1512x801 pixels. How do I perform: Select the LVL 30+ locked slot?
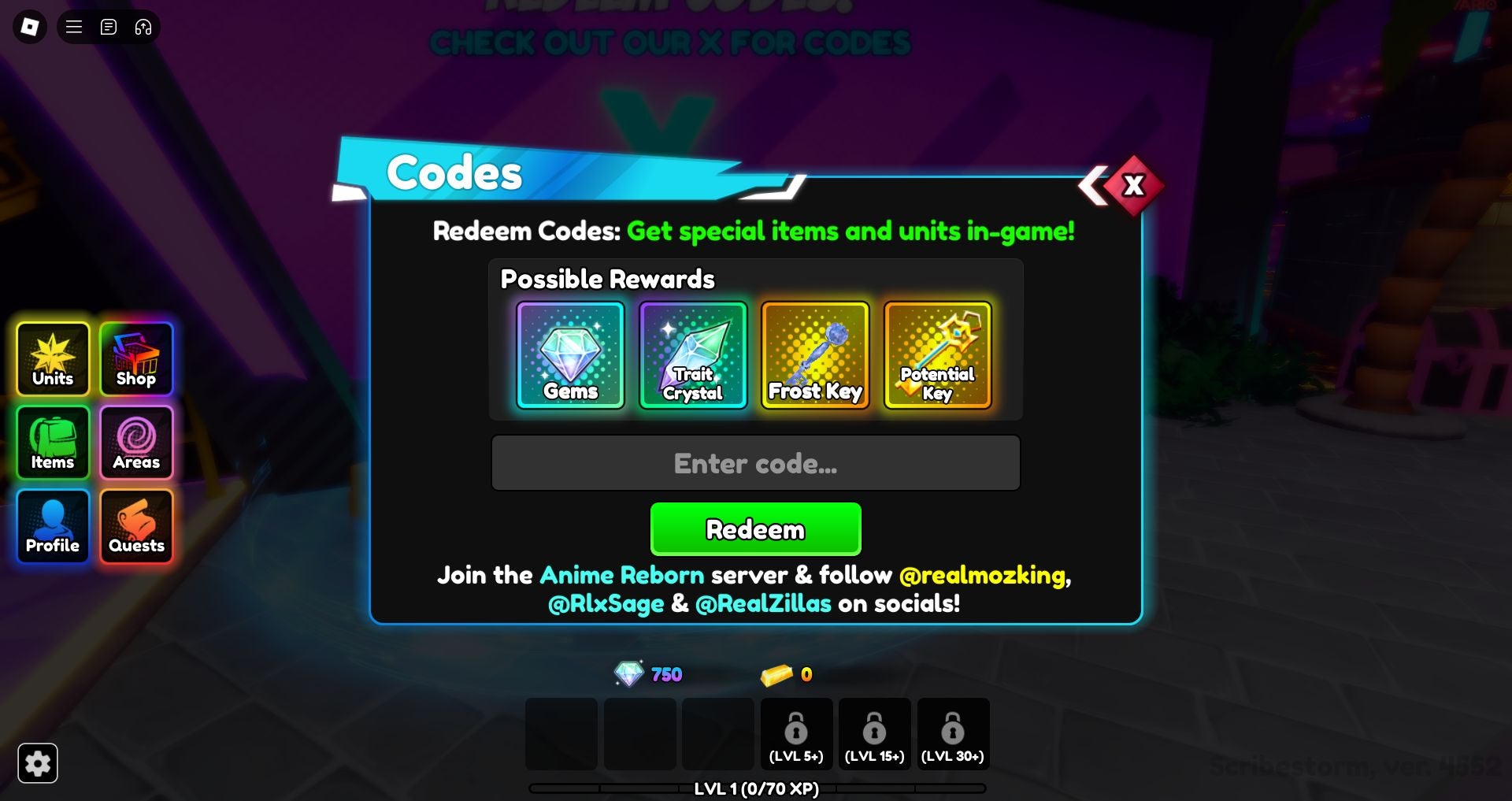[x=954, y=733]
